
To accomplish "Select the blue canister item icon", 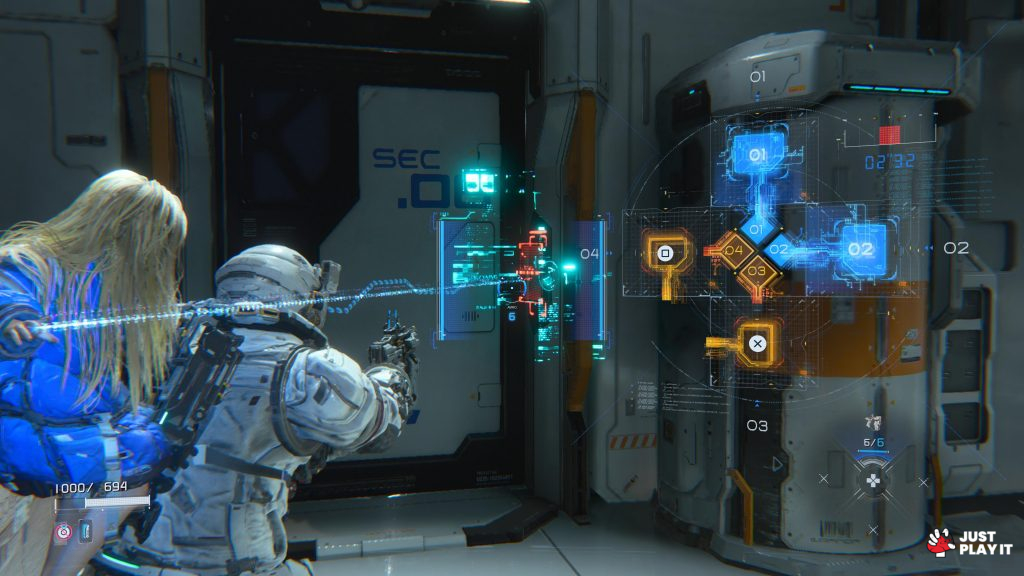I will (84, 532).
